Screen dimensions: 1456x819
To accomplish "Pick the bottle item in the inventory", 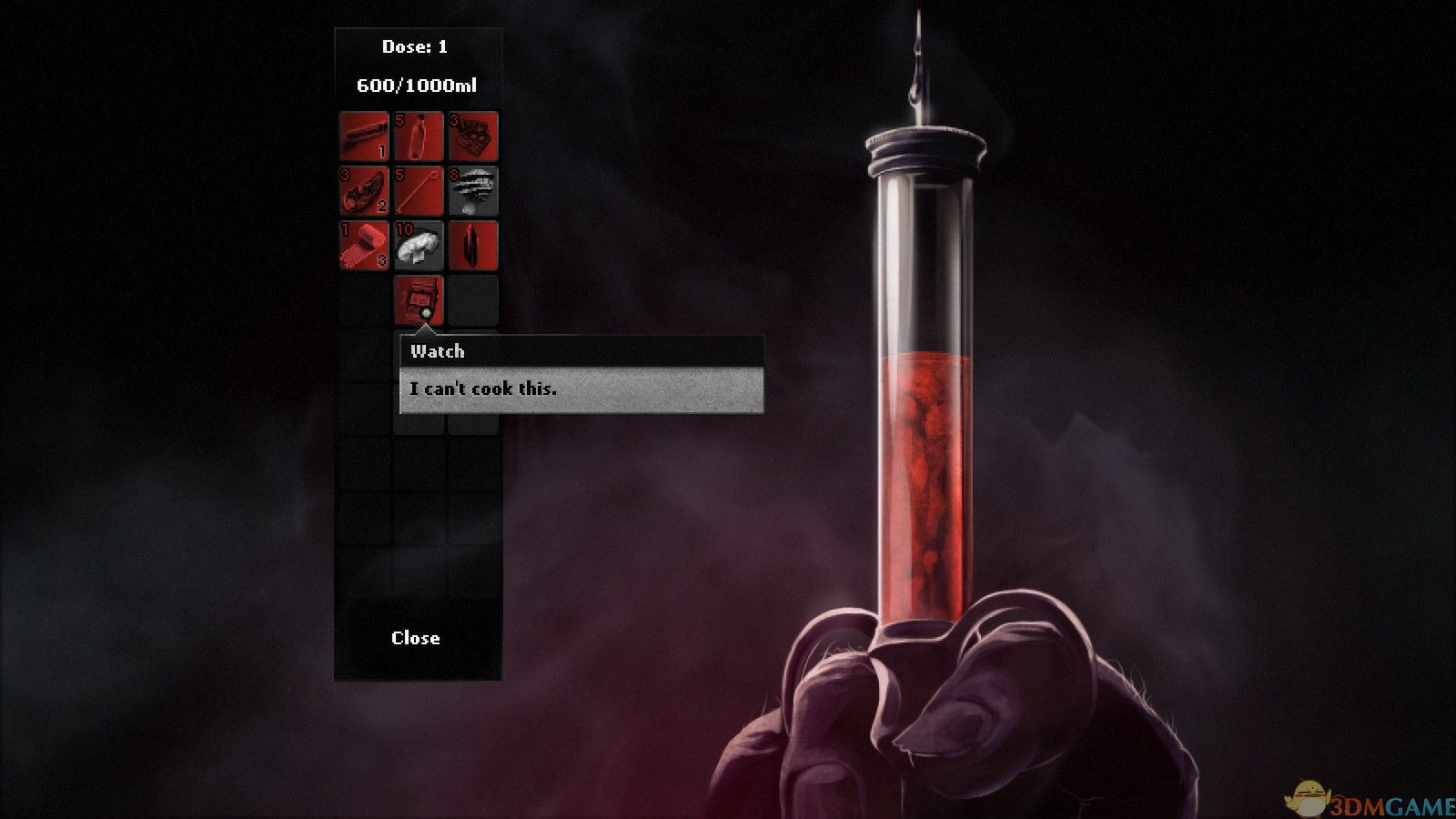I will pos(419,136).
